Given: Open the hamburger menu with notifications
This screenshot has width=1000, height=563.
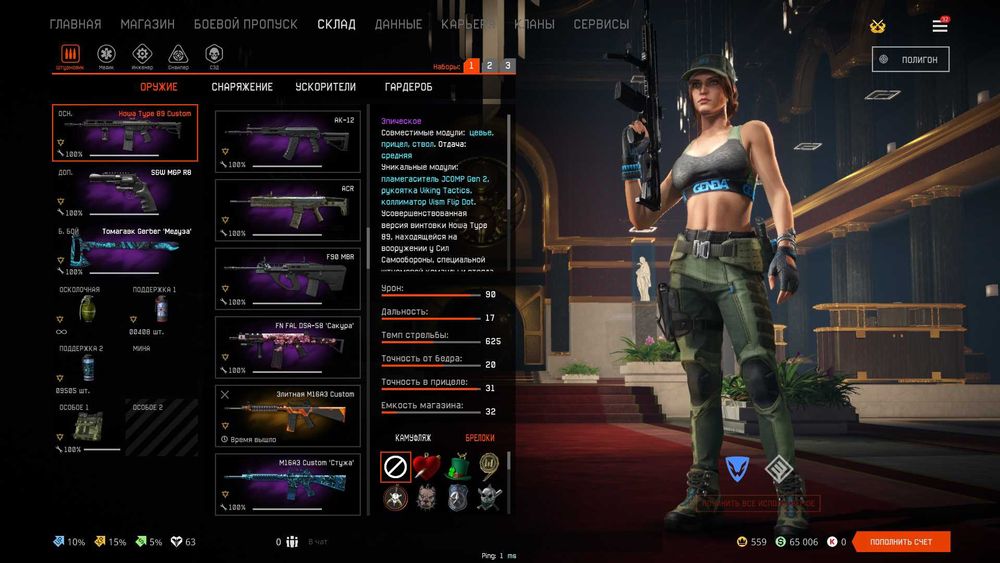Looking at the screenshot, I should point(940,25).
